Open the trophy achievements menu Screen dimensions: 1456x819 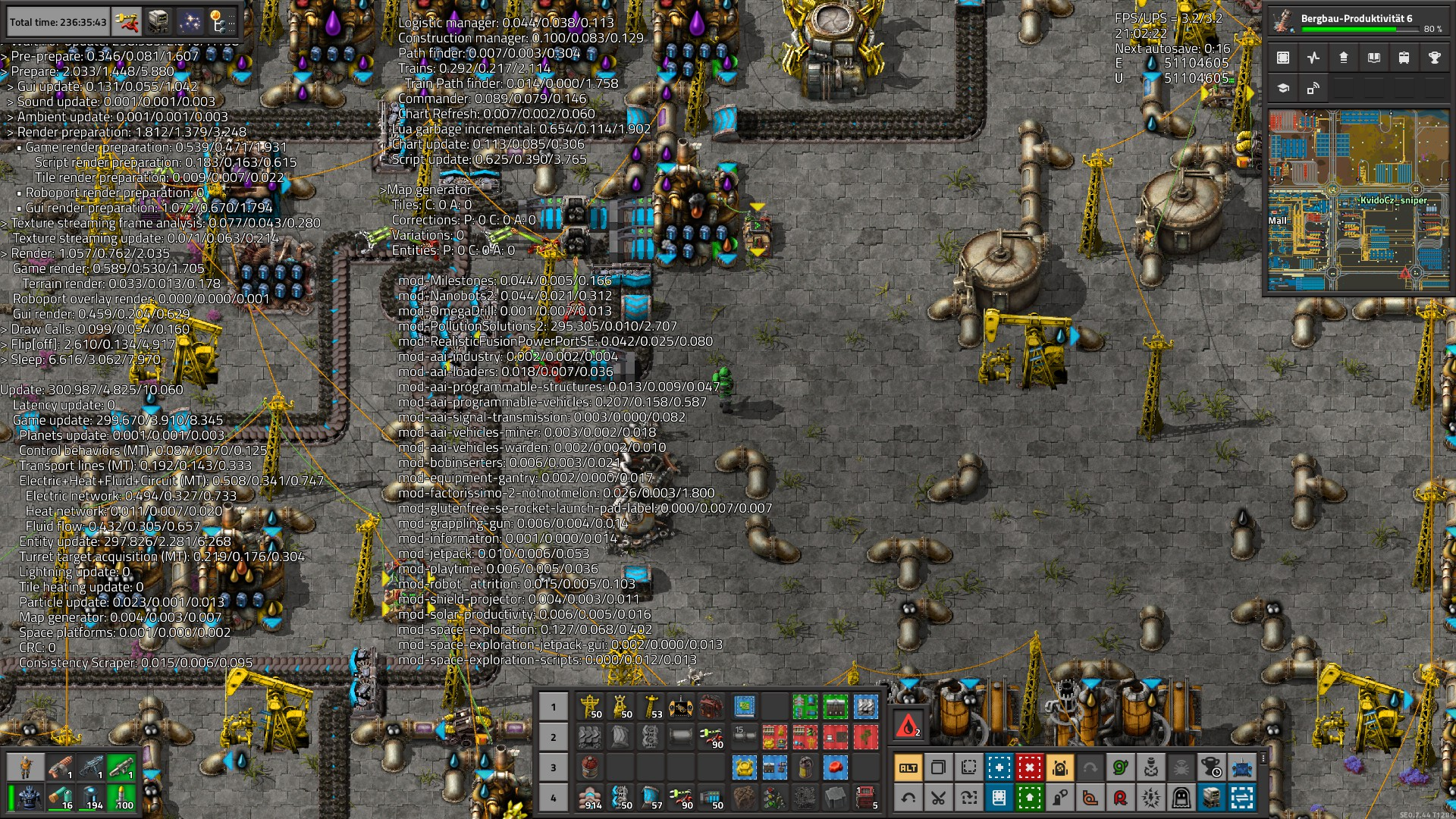pyautogui.click(x=1434, y=58)
